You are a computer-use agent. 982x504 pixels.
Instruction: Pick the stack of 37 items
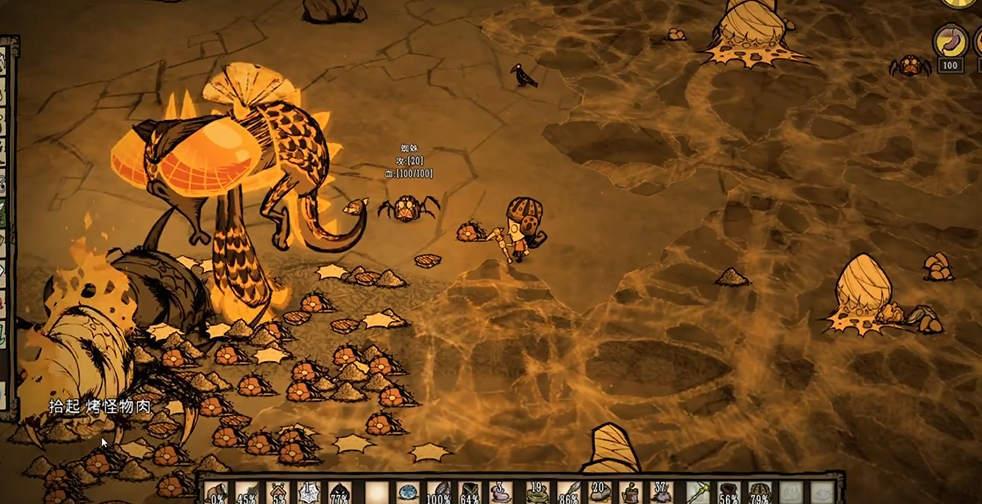[662, 493]
